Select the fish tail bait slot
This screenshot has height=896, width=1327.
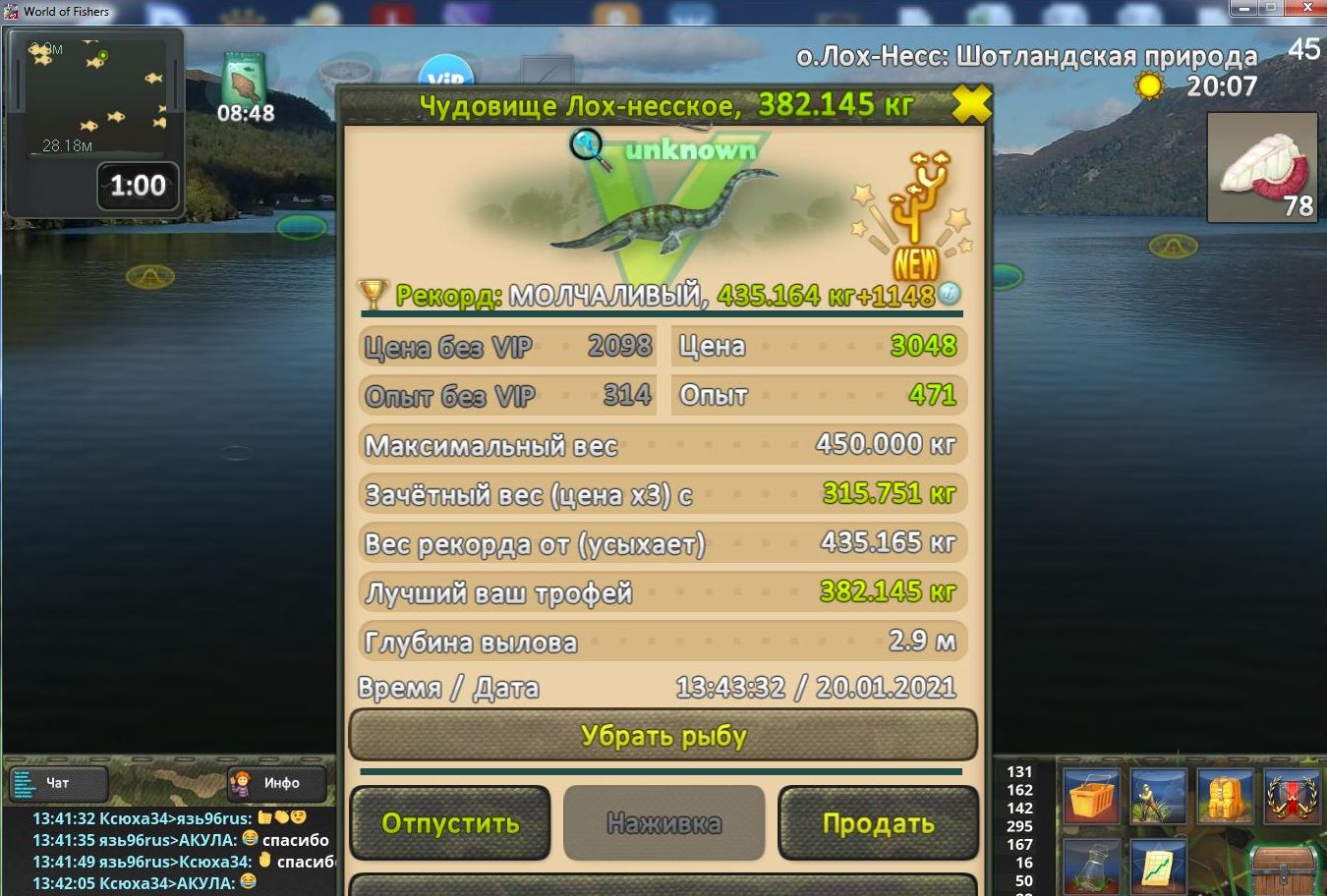(x=1262, y=167)
